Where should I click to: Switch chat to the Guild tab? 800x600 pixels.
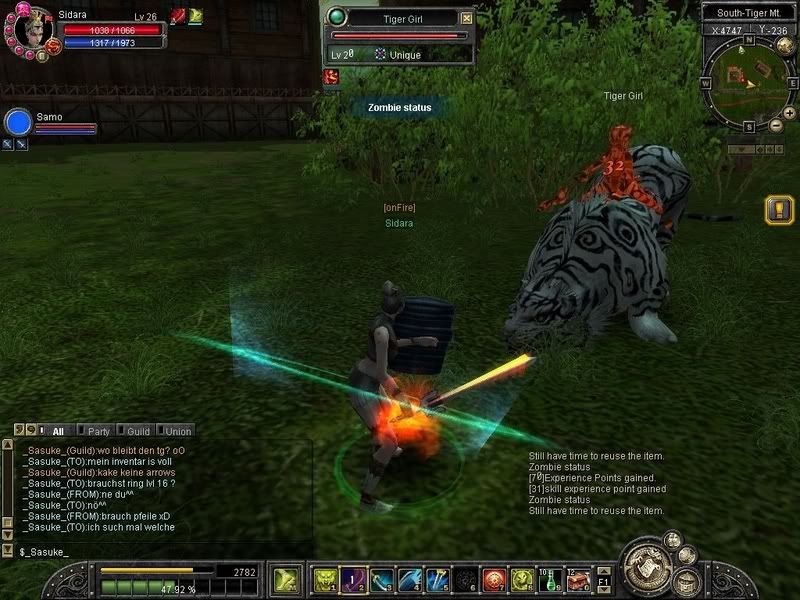138,431
